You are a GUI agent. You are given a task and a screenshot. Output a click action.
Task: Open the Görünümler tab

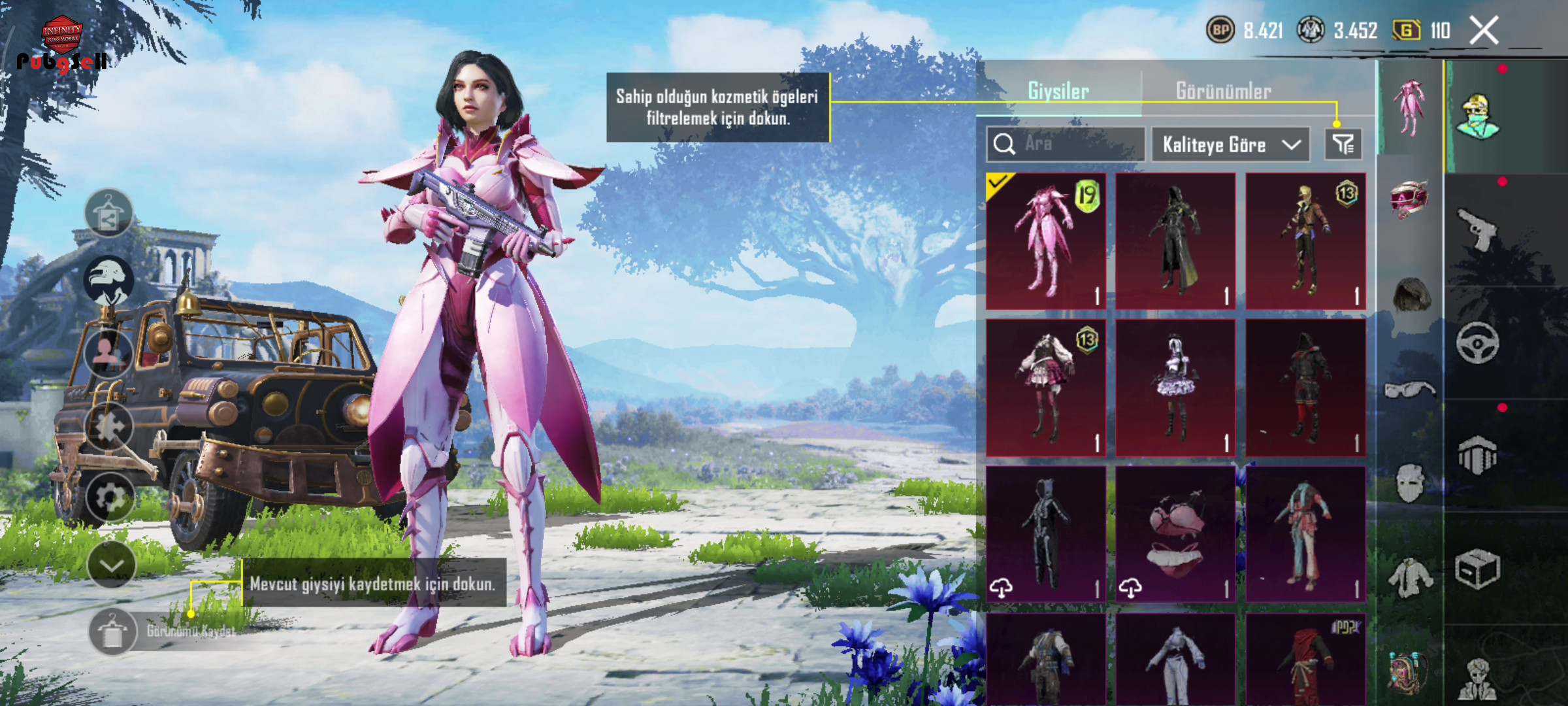click(1223, 91)
